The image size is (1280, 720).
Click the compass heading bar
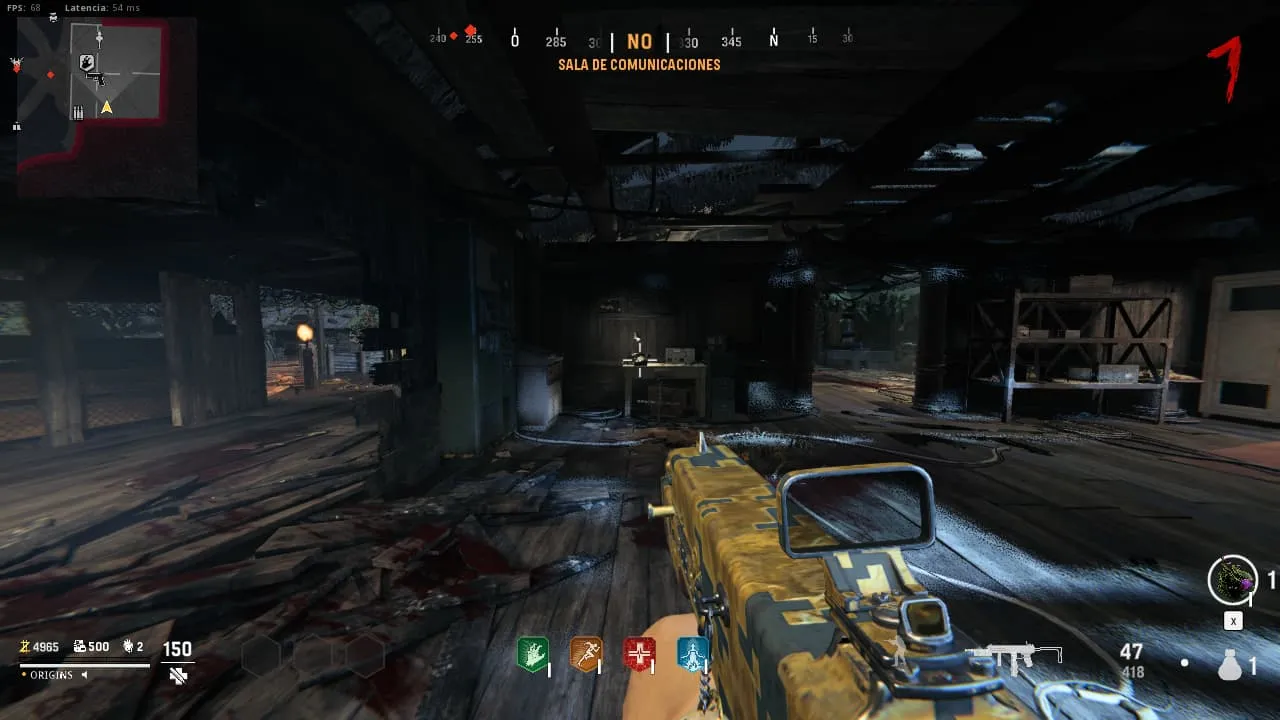tap(640, 41)
